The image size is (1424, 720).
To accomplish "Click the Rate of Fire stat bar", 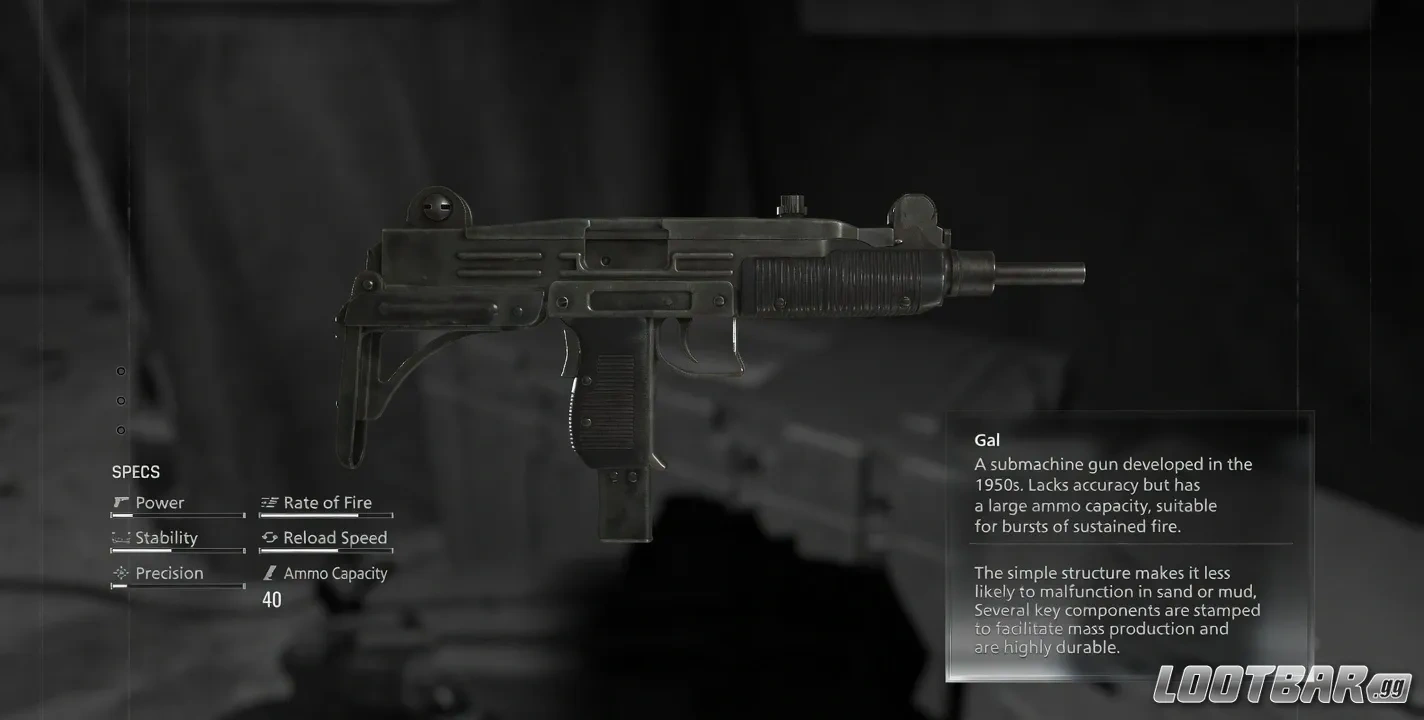I will 326,516.
